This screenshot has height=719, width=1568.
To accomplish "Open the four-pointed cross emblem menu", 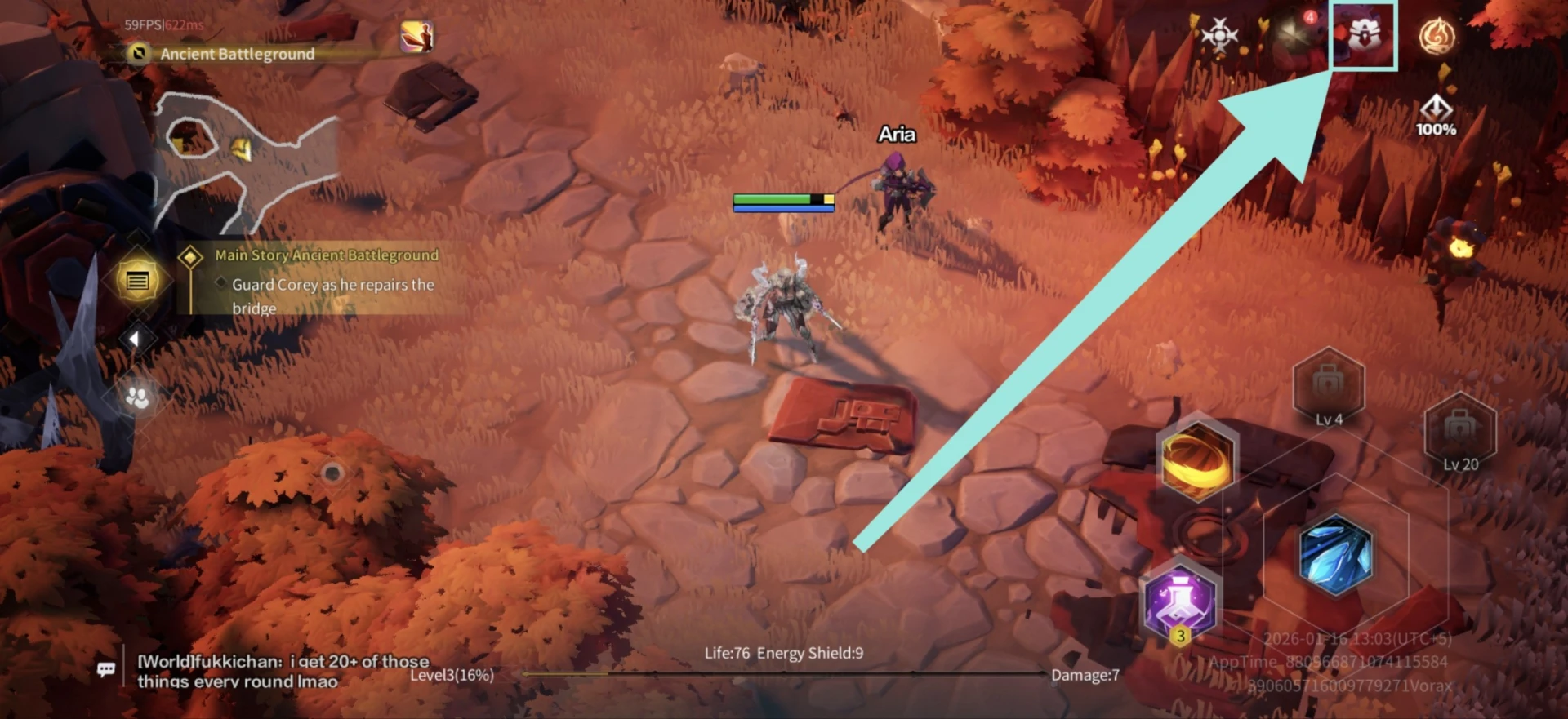I will pos(1219,35).
